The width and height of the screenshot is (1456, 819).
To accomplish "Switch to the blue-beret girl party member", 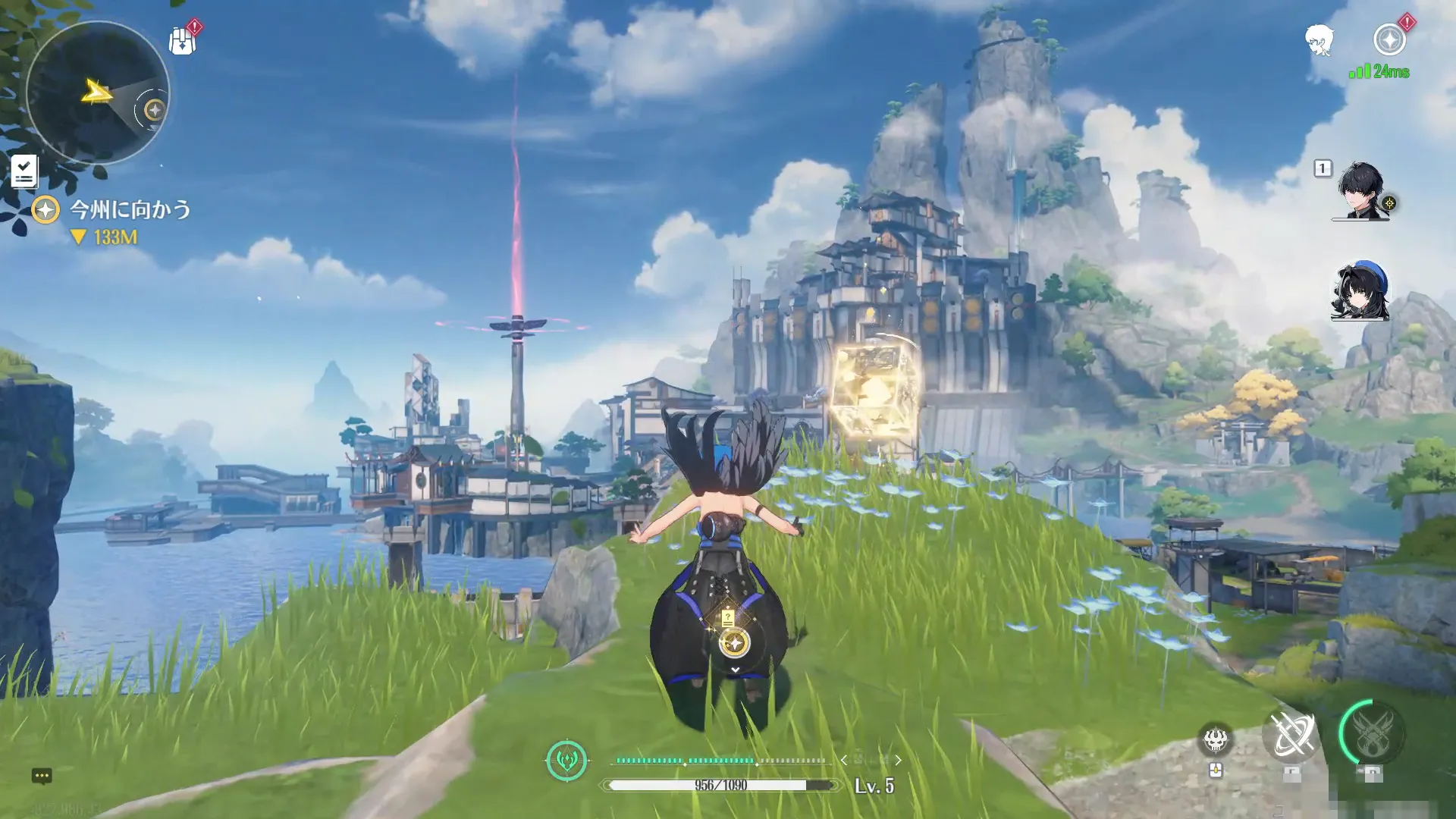I will click(1360, 292).
